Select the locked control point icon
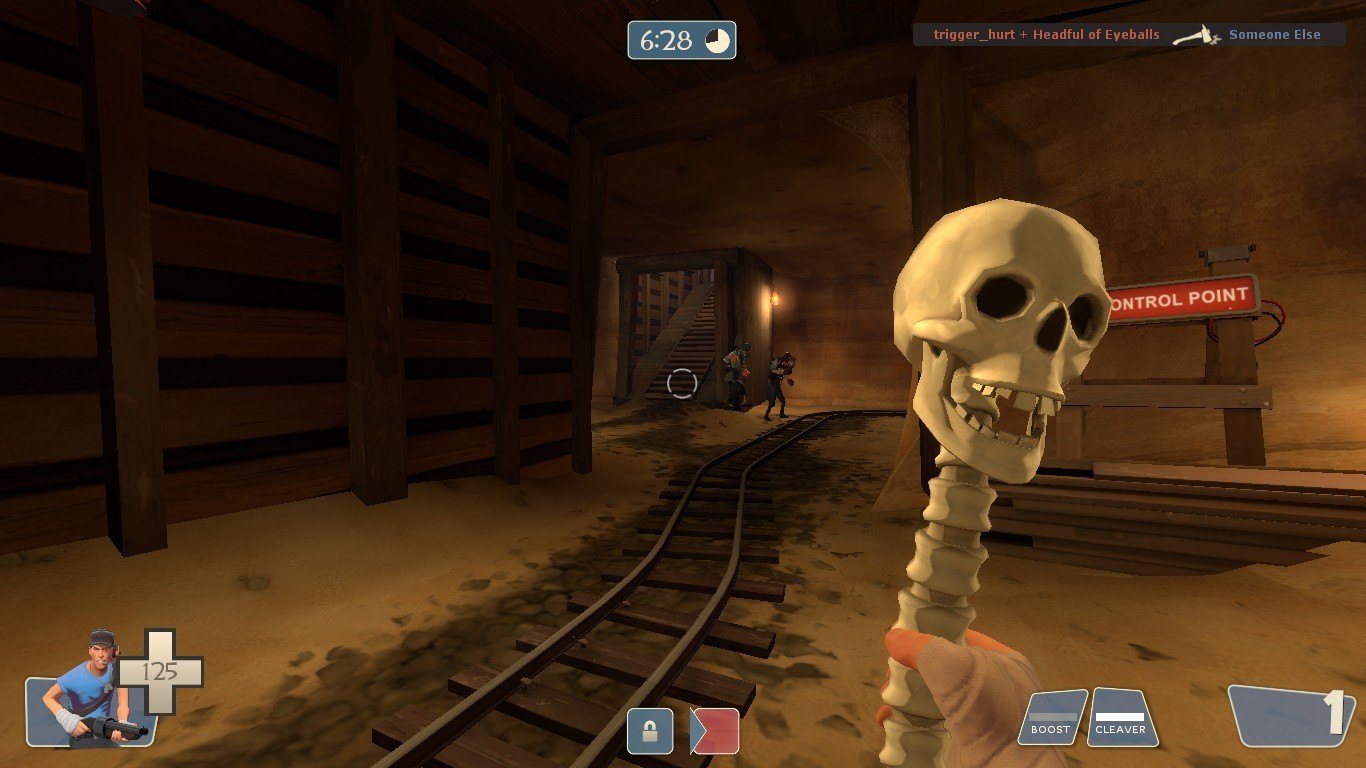 (x=650, y=731)
